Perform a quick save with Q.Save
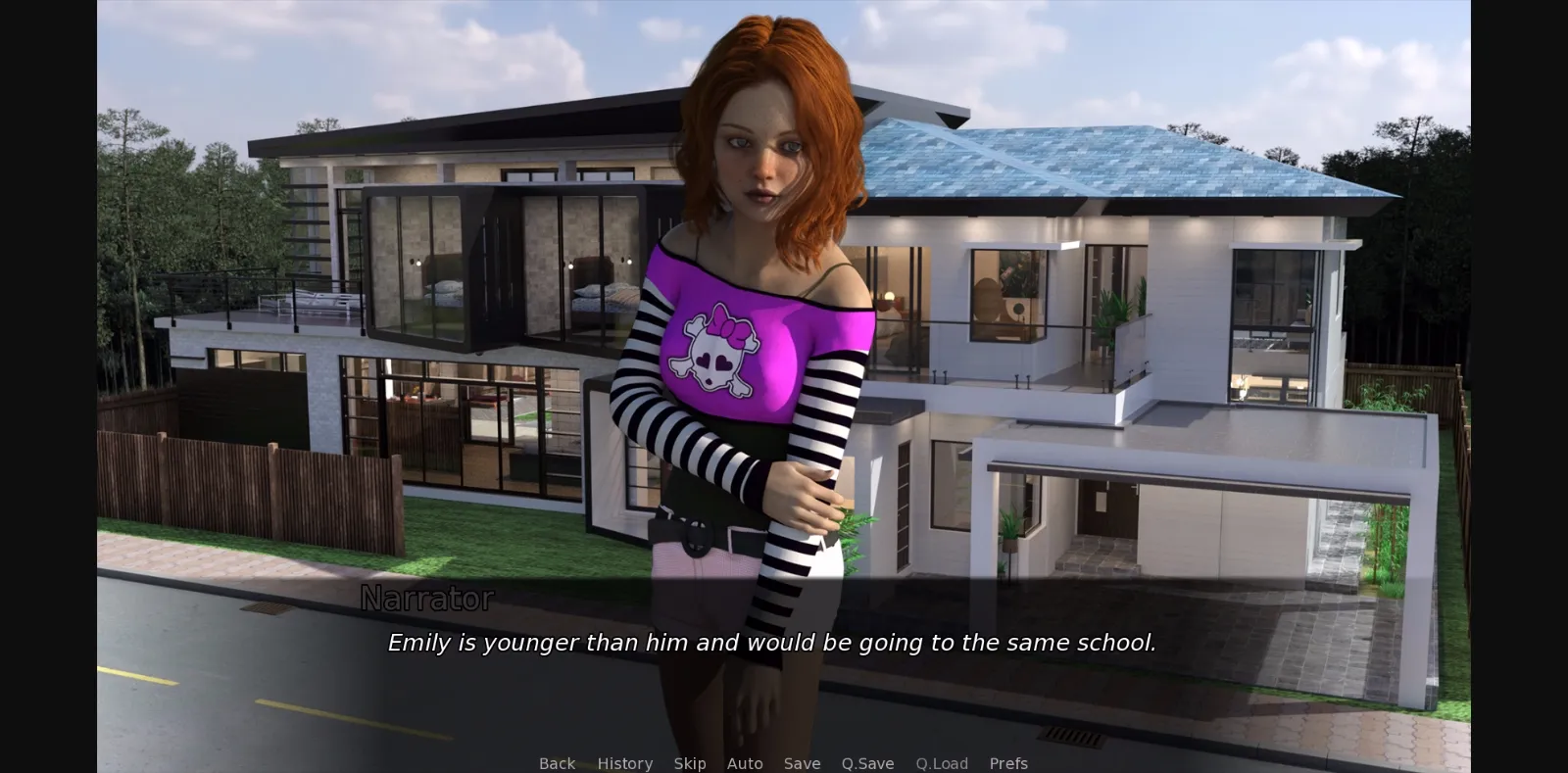 click(866, 763)
